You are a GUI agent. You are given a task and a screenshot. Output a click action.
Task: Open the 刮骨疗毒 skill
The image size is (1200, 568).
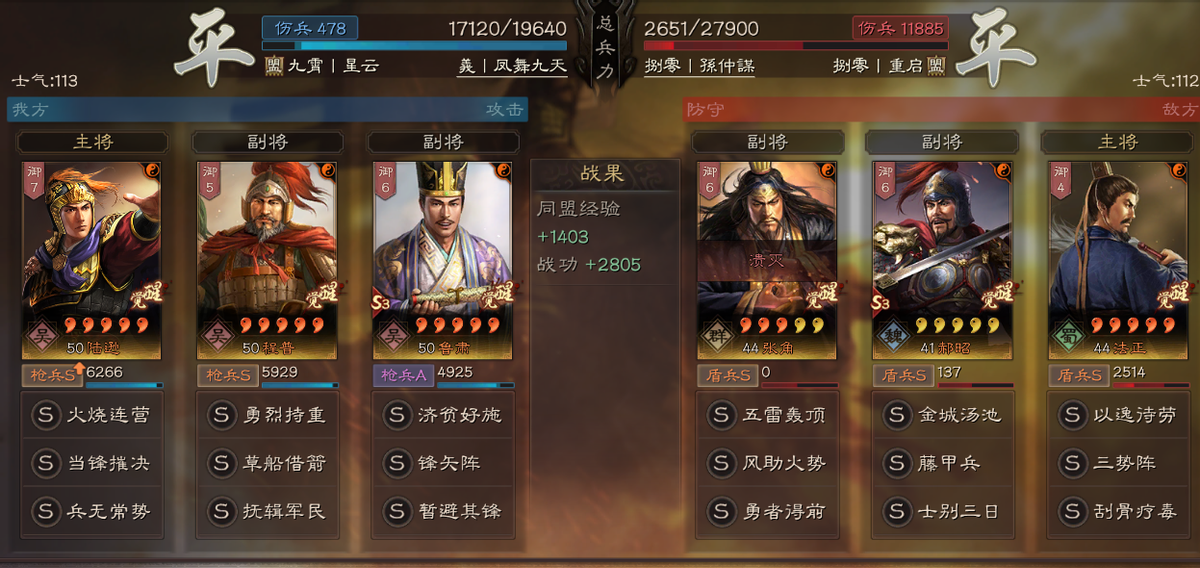pyautogui.click(x=1117, y=511)
